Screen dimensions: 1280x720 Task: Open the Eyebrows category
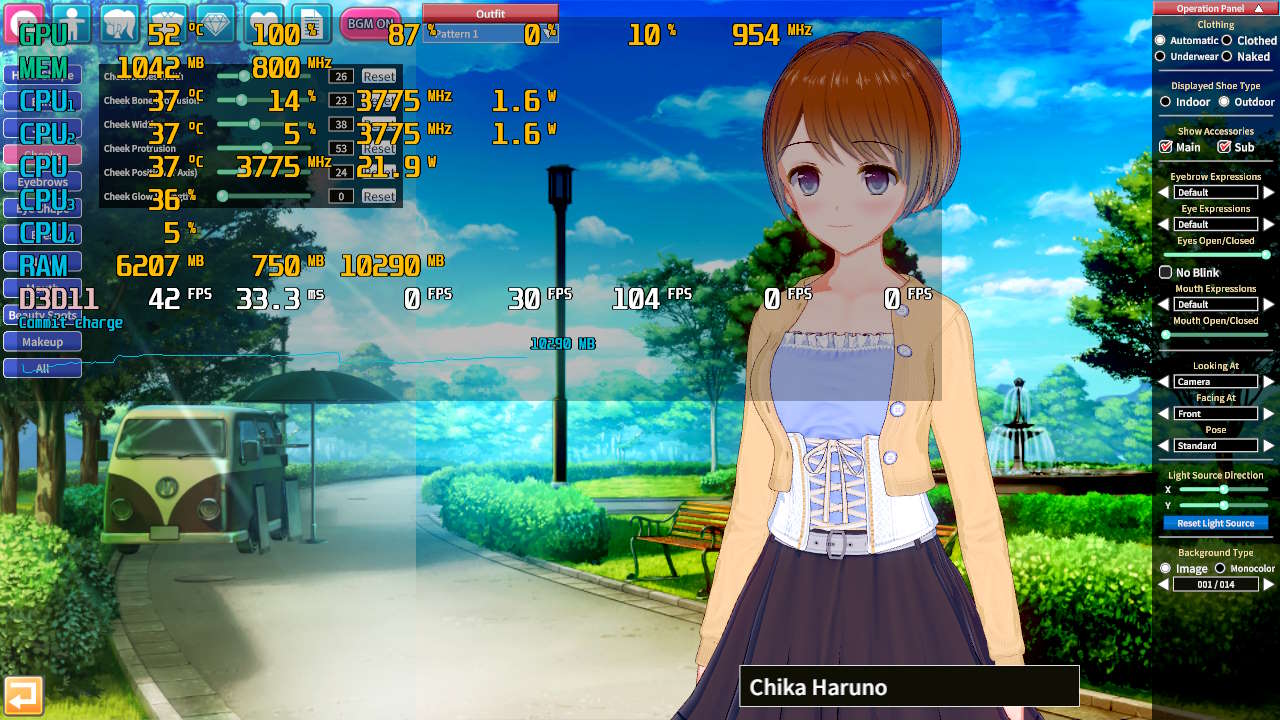[42, 182]
